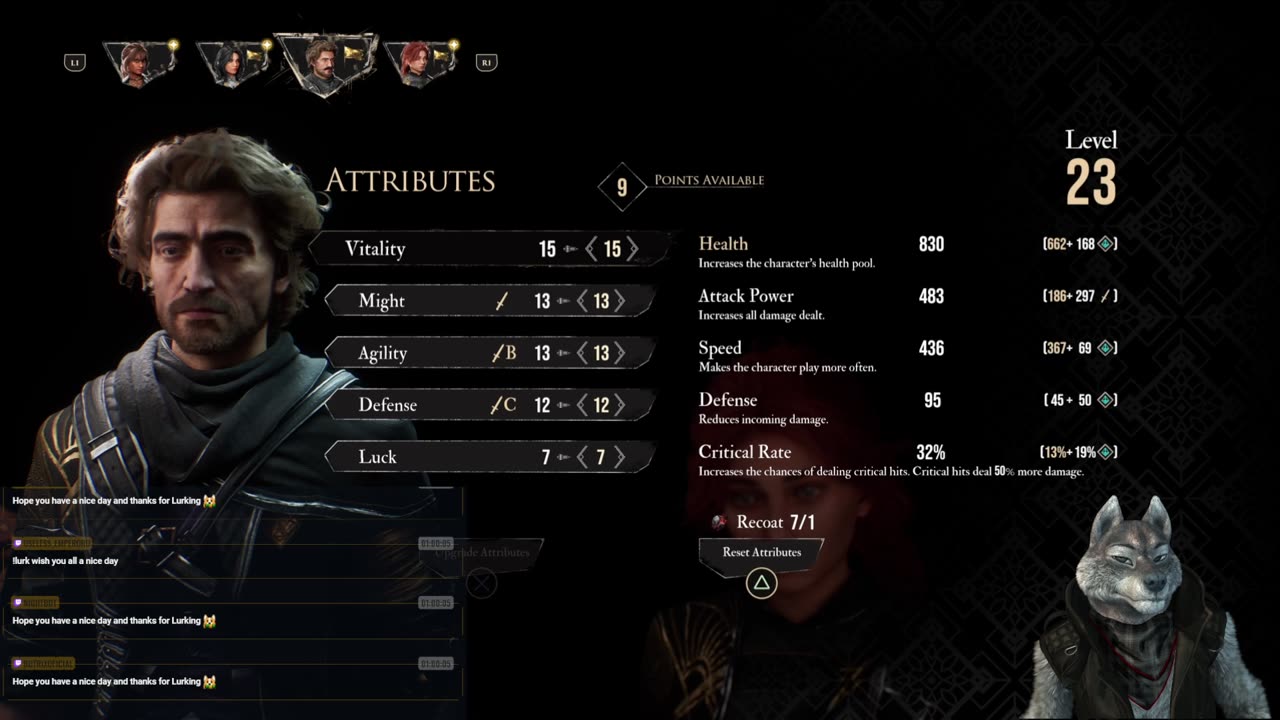Switch to the dark-haired woman portrait
This screenshot has width=1280, height=720.
click(x=232, y=62)
